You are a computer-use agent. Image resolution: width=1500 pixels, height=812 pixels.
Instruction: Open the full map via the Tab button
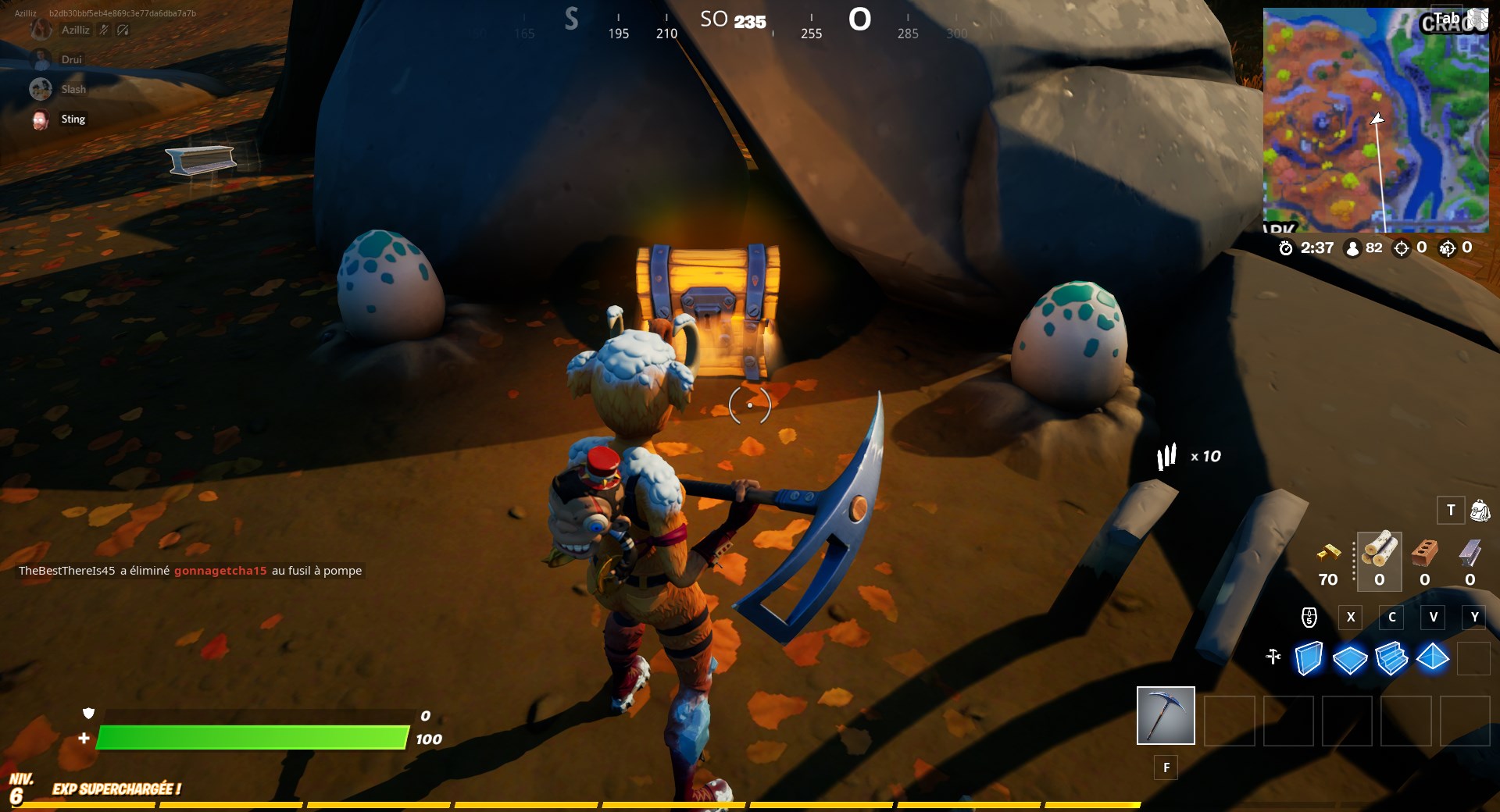tap(1447, 17)
